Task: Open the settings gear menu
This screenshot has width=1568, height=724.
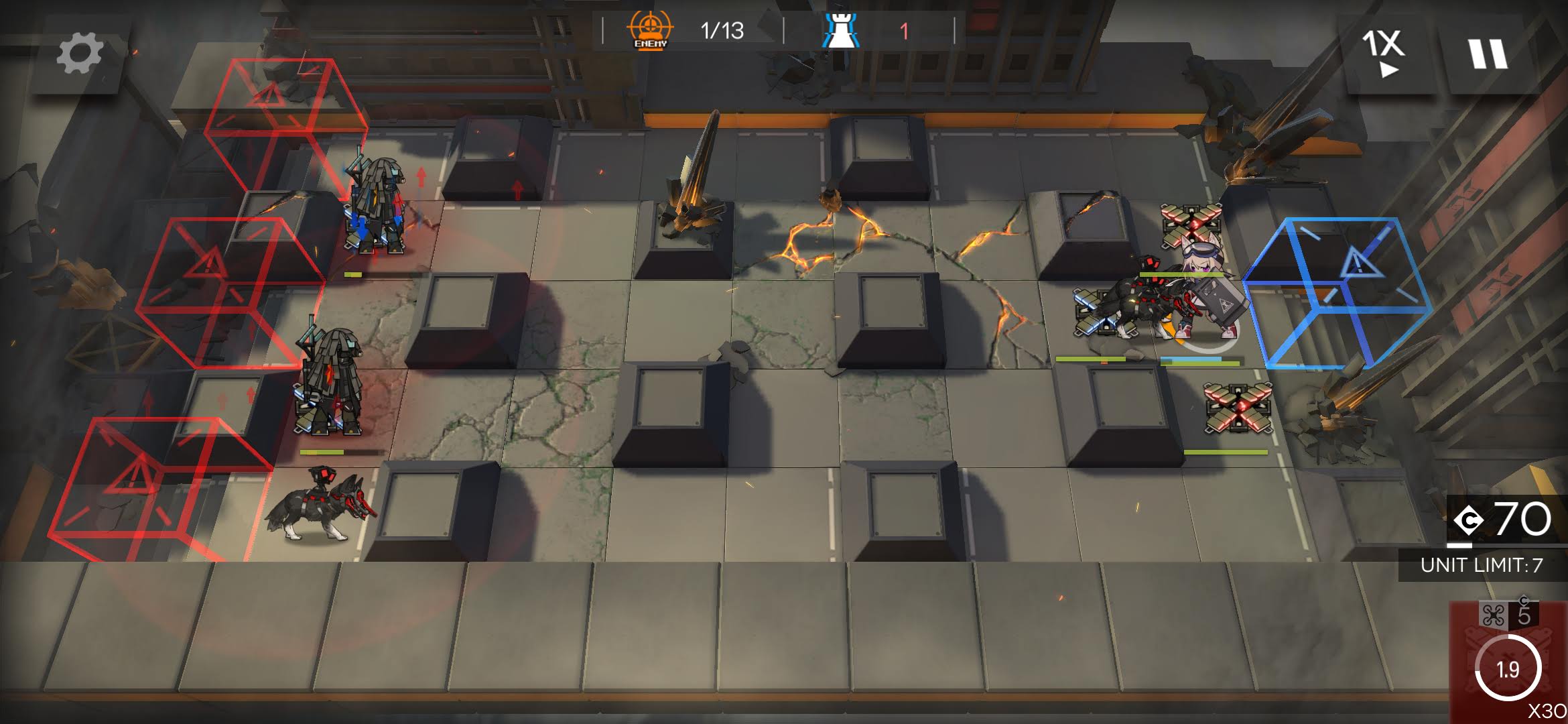Action: tap(79, 54)
